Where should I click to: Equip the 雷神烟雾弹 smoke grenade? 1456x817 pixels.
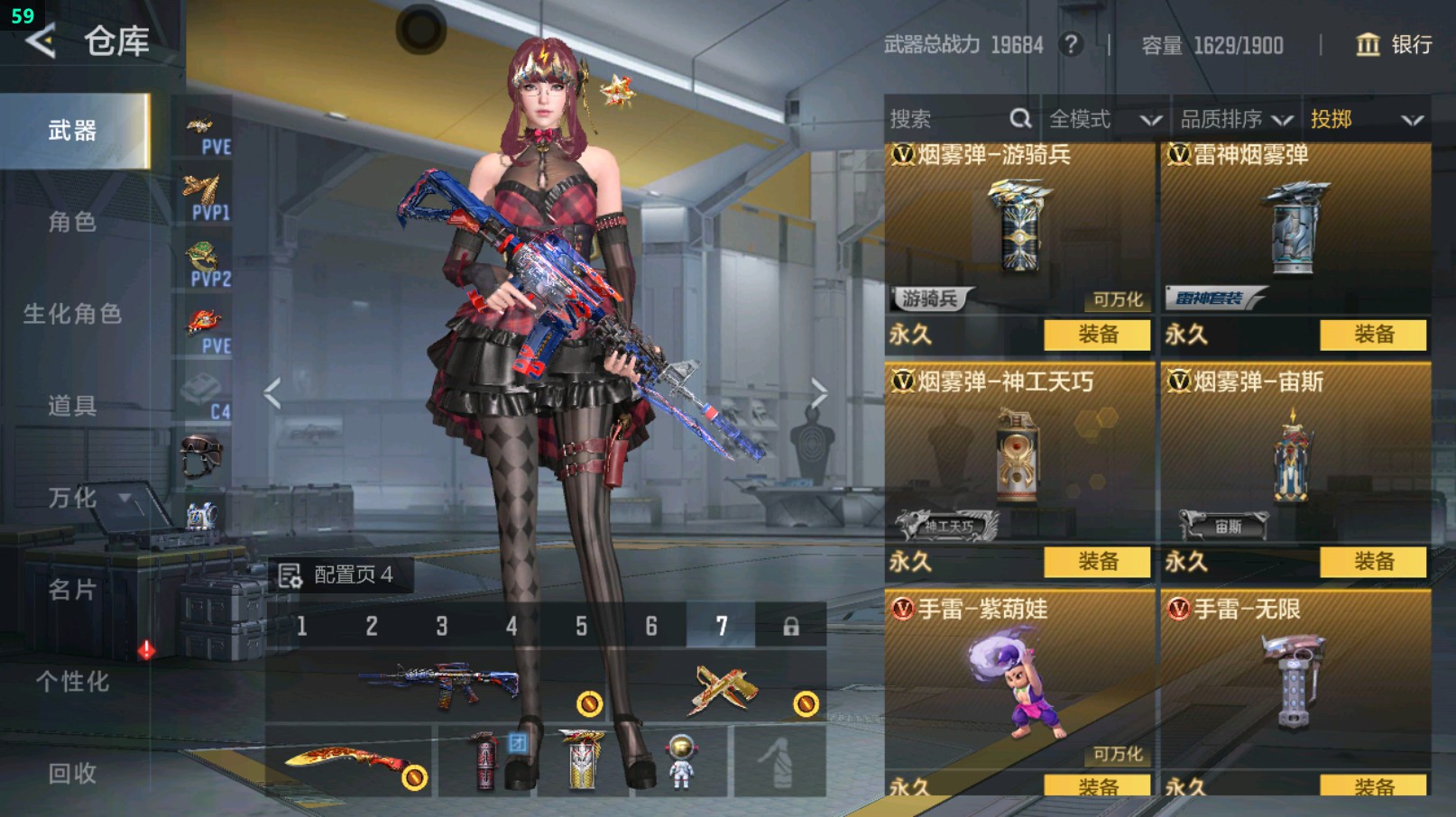1373,335
